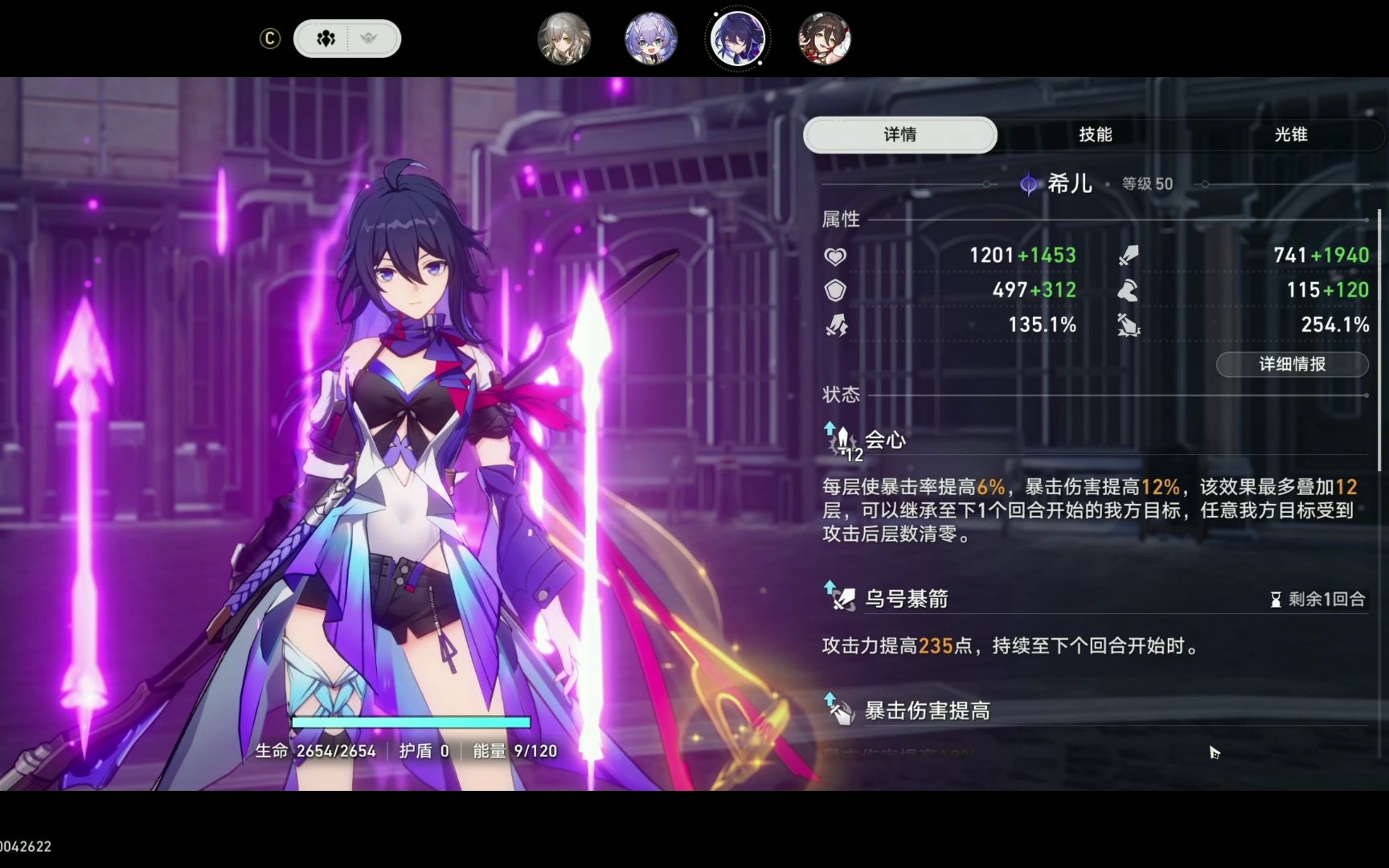Choose the Bailu character portrait

(x=651, y=39)
